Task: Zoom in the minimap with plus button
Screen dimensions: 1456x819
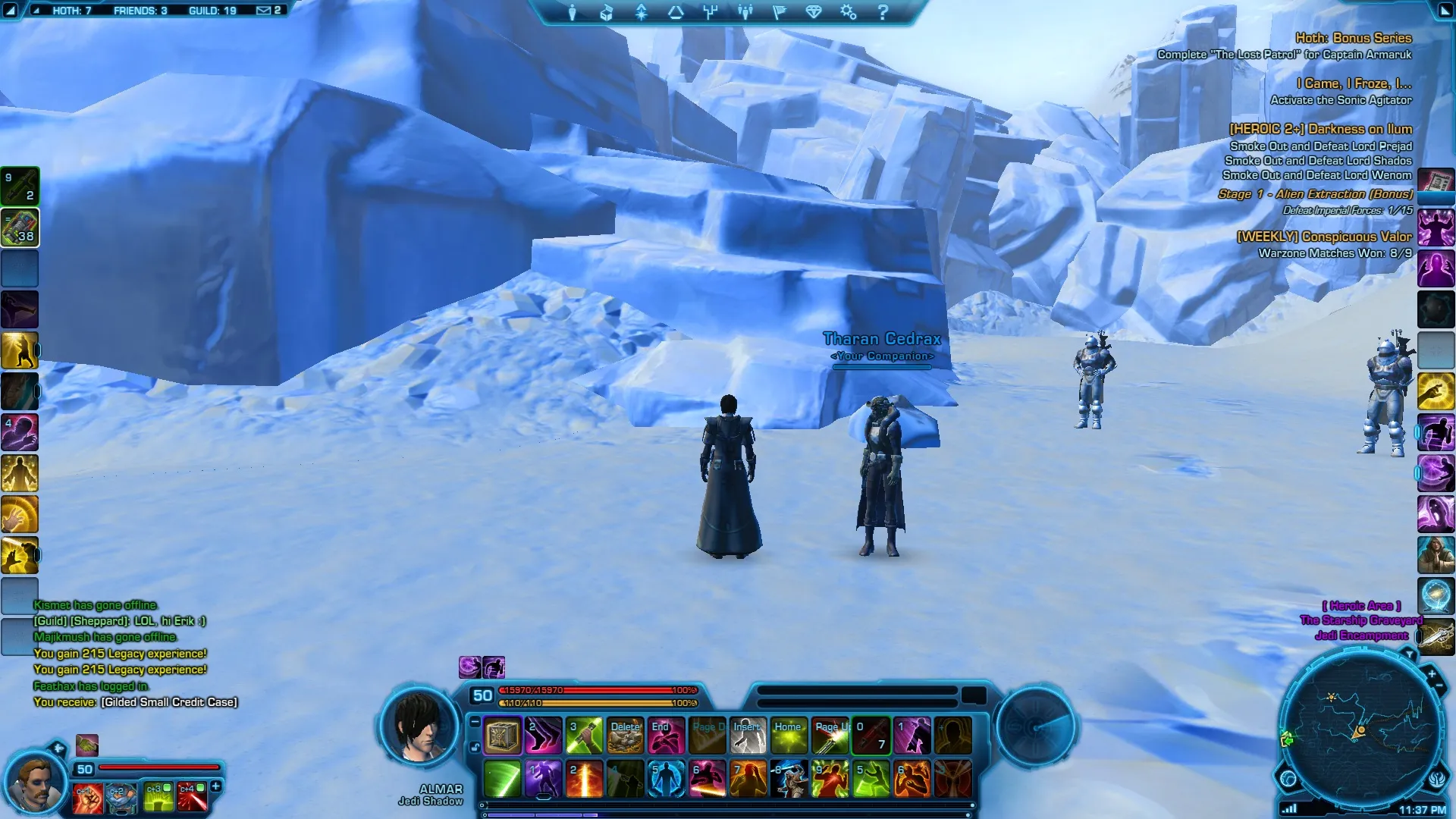Action: pyautogui.click(x=1431, y=673)
